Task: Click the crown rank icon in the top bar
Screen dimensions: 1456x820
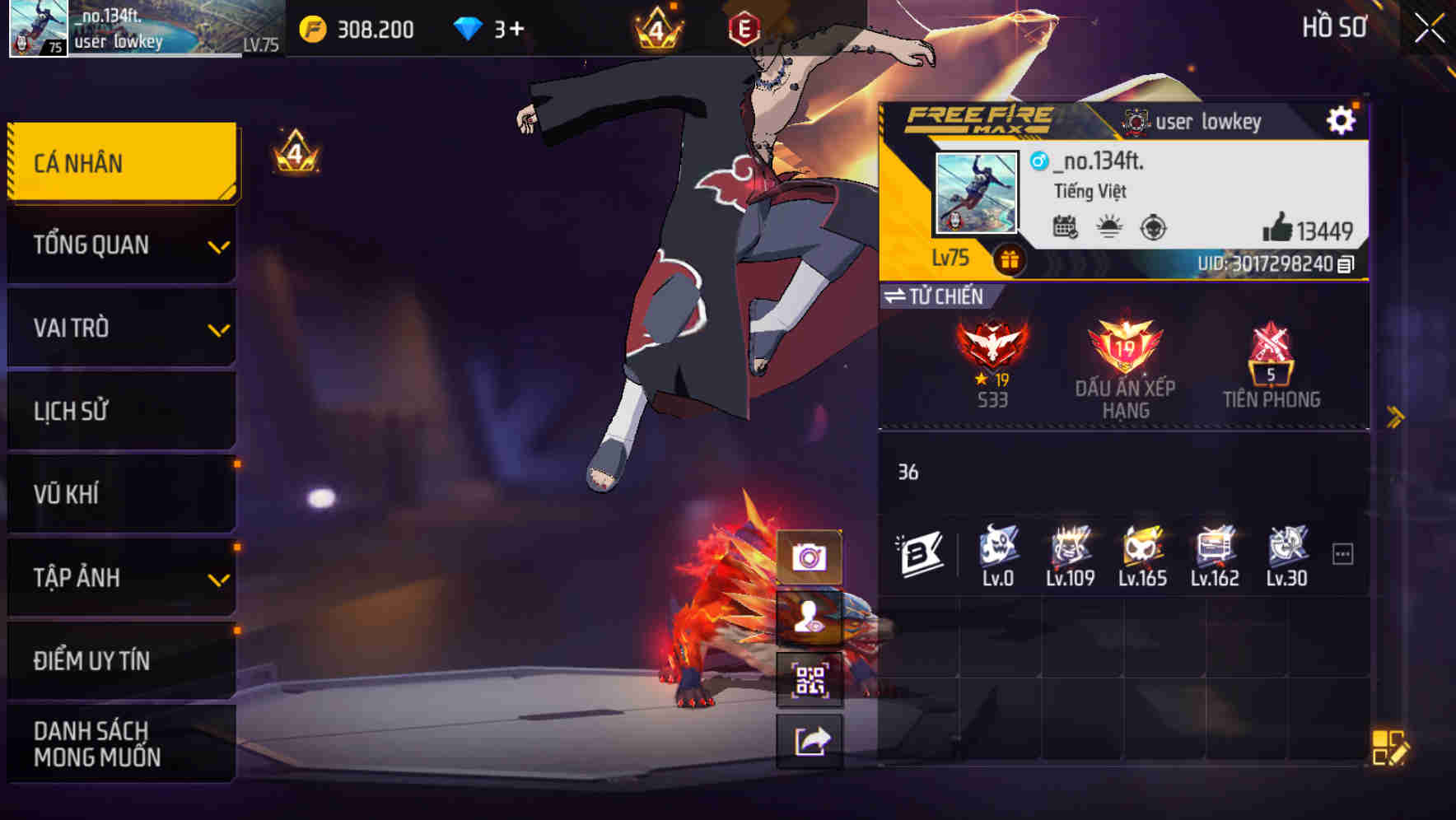Action: pyautogui.click(x=658, y=27)
